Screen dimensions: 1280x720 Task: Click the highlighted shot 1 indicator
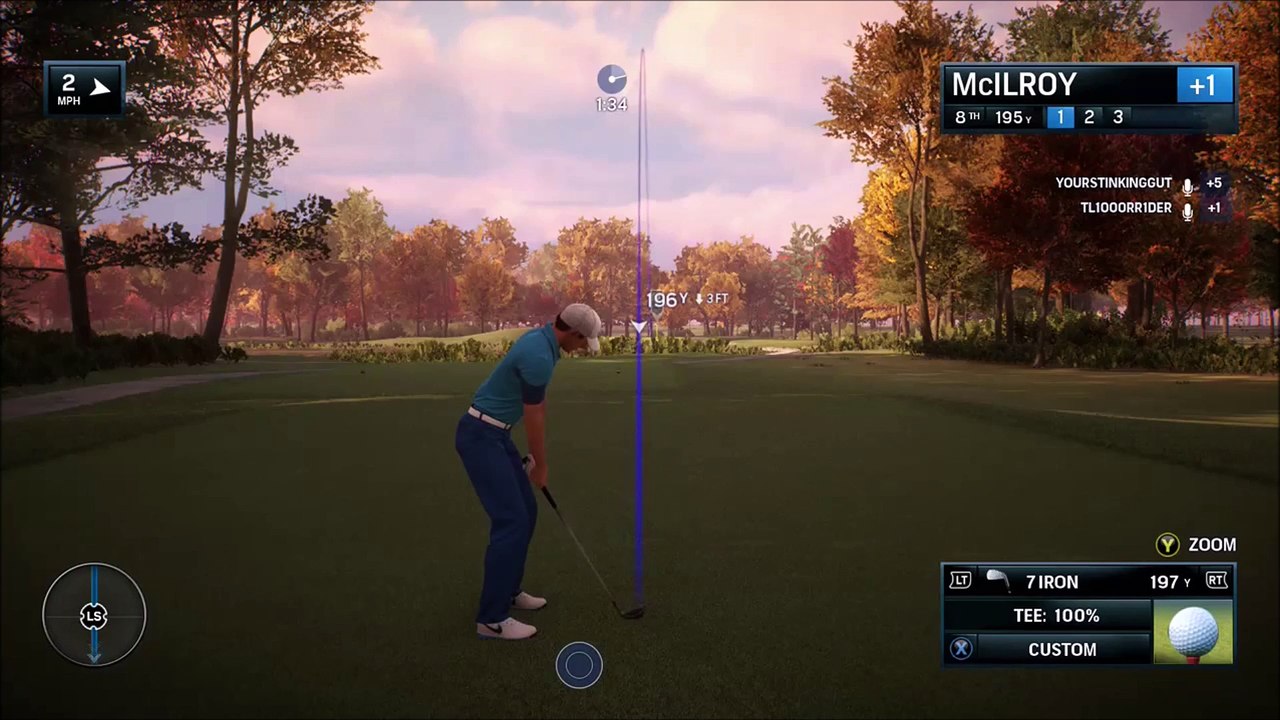click(1060, 117)
